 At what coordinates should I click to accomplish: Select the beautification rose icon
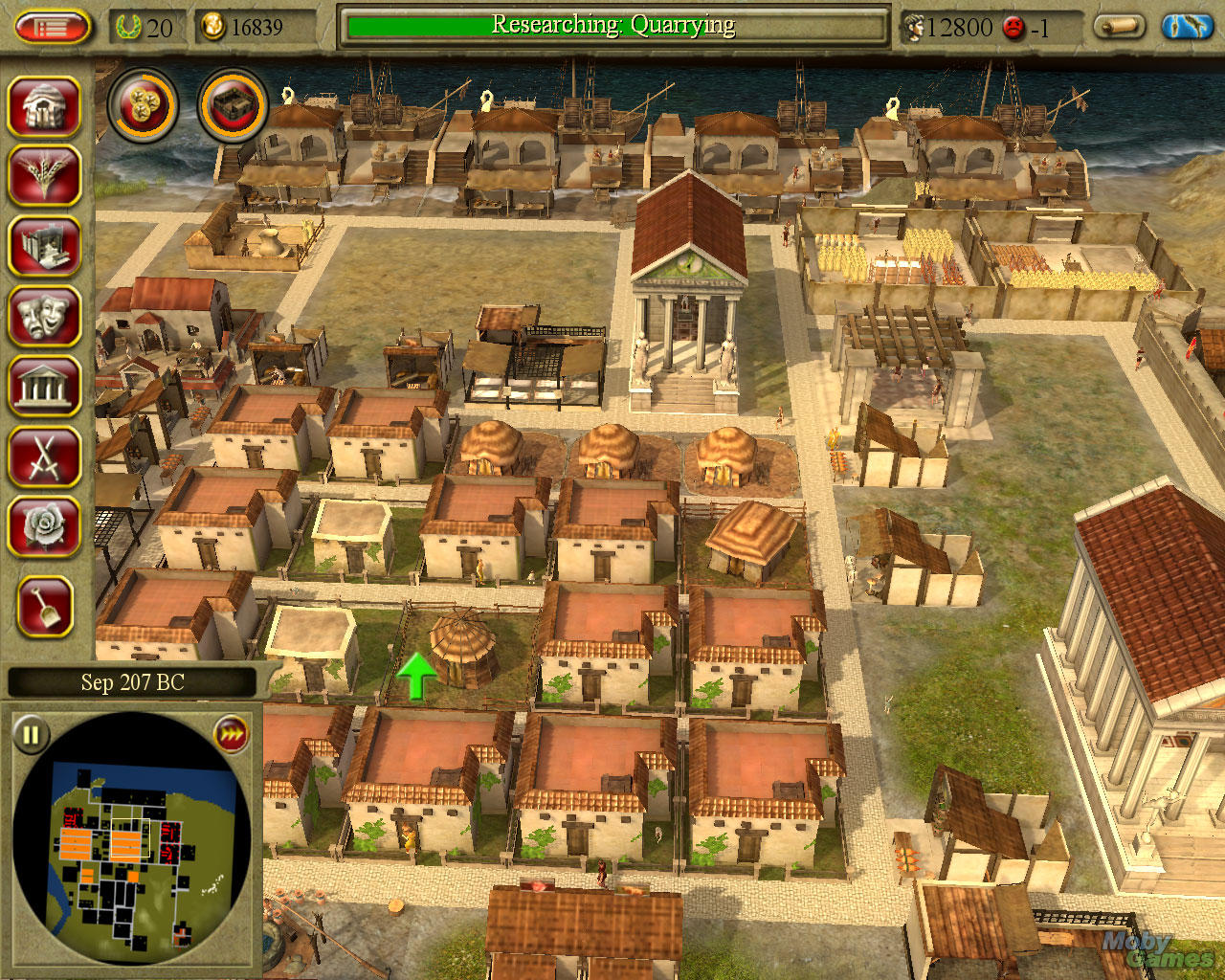coord(45,526)
